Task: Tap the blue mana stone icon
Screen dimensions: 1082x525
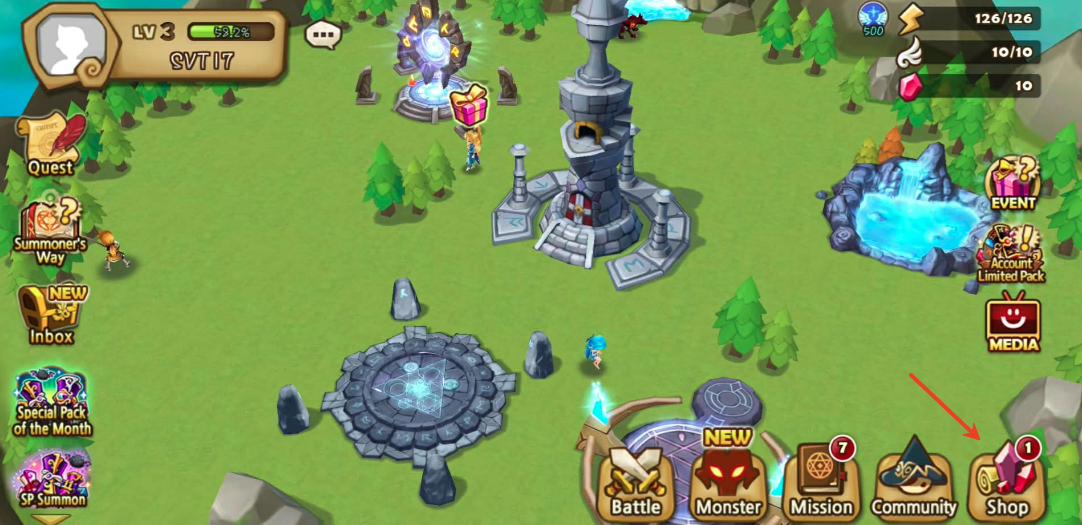Action: [x=872, y=18]
